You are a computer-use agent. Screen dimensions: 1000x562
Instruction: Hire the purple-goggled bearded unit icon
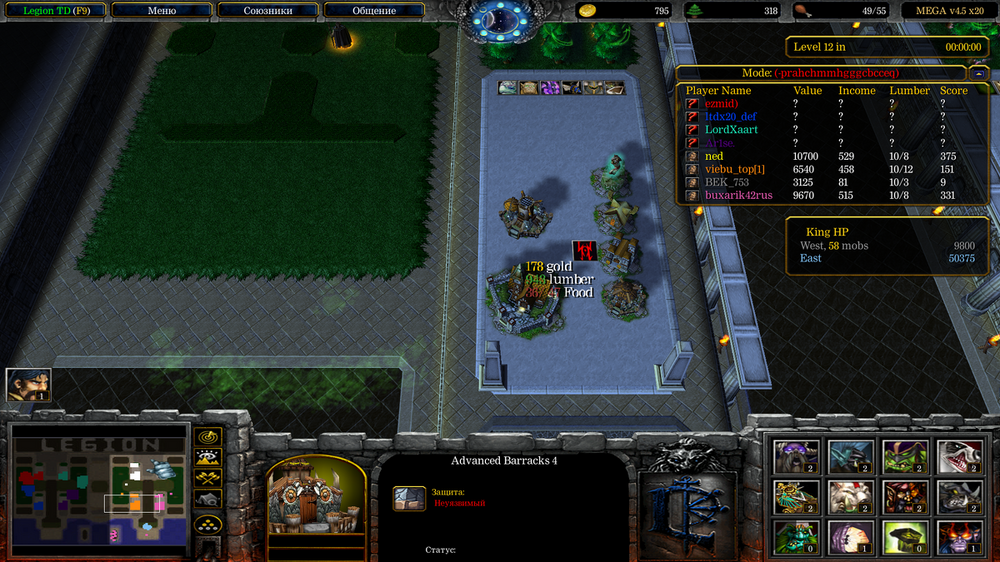(x=796, y=456)
